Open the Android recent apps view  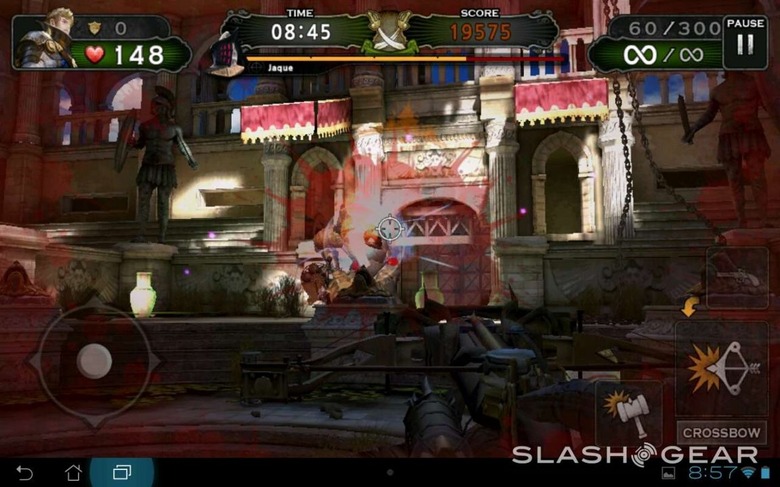122,472
